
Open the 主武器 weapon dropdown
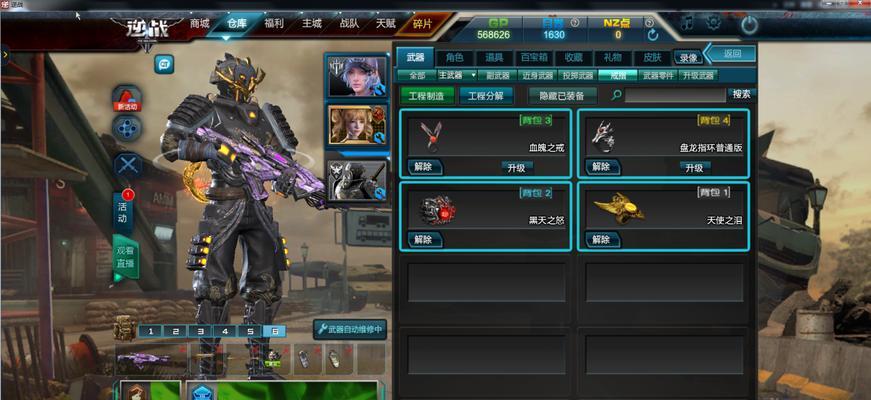(x=457, y=75)
